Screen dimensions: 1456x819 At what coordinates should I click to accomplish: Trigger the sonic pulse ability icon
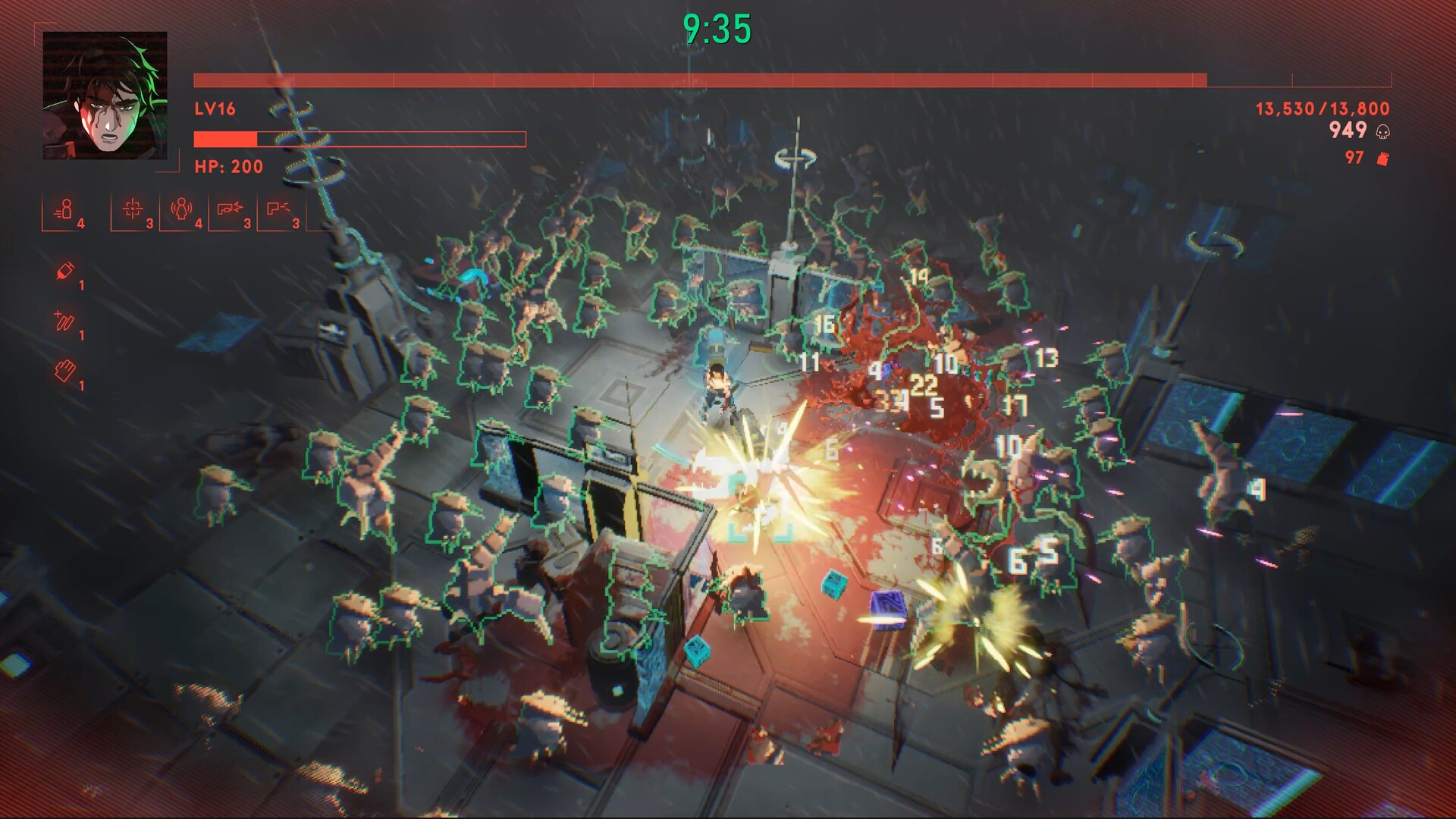(x=182, y=209)
